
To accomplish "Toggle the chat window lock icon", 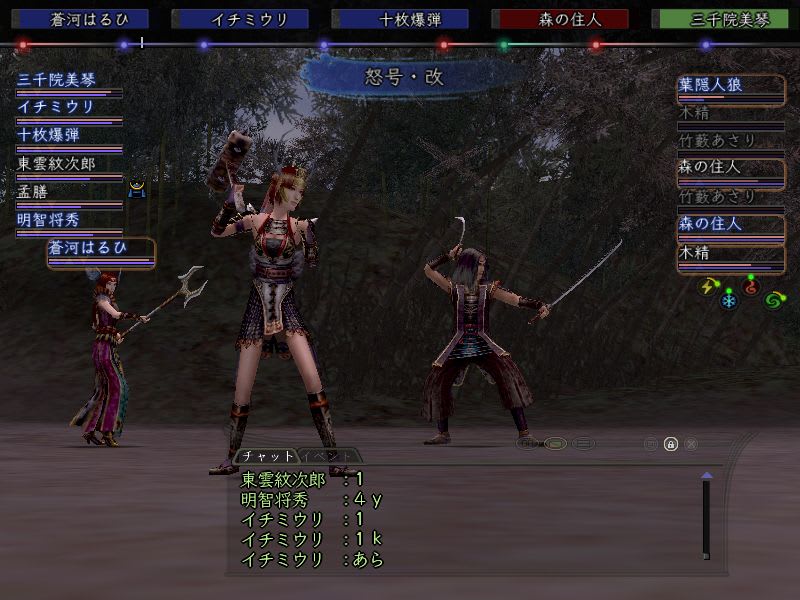I will (670, 444).
